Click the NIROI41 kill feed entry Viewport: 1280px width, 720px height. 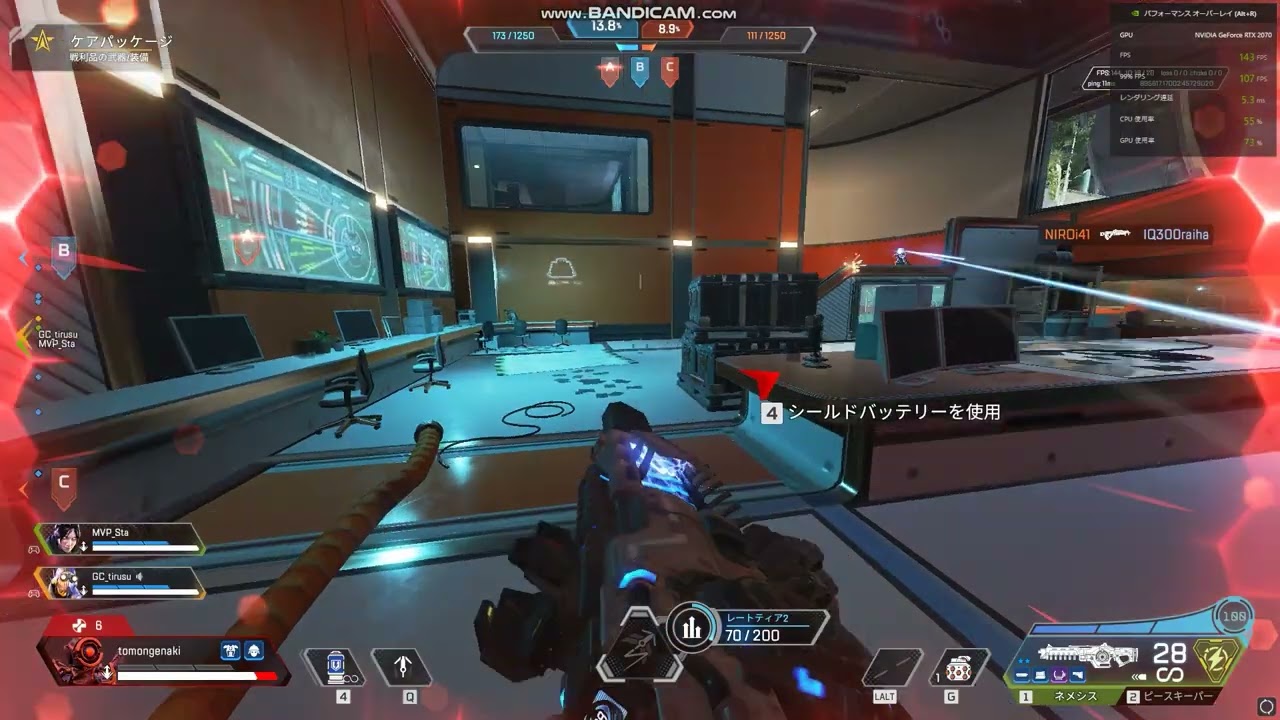pyautogui.click(x=1127, y=235)
